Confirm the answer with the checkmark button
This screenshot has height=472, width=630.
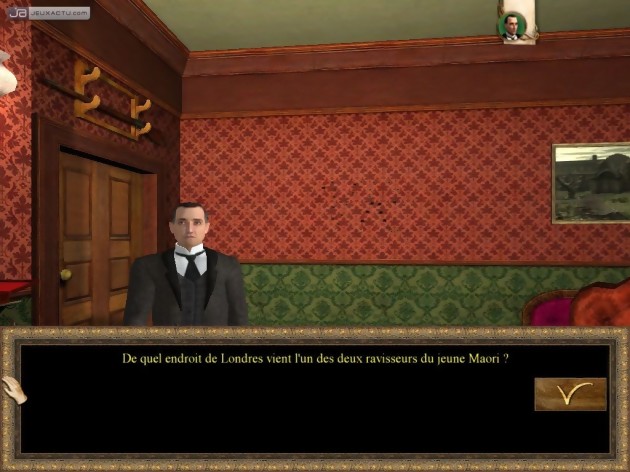coord(570,394)
